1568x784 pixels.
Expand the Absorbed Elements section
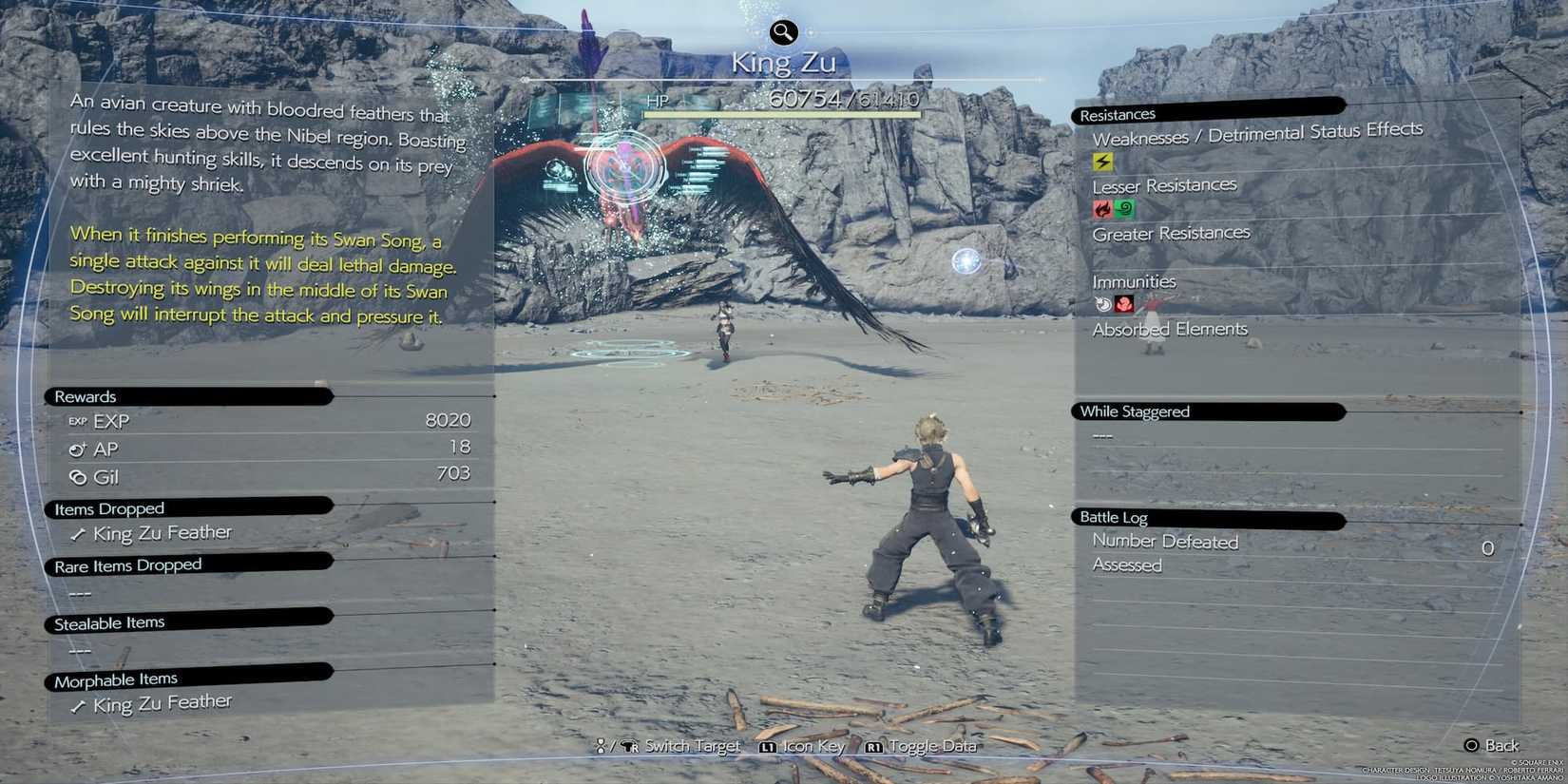click(1171, 329)
